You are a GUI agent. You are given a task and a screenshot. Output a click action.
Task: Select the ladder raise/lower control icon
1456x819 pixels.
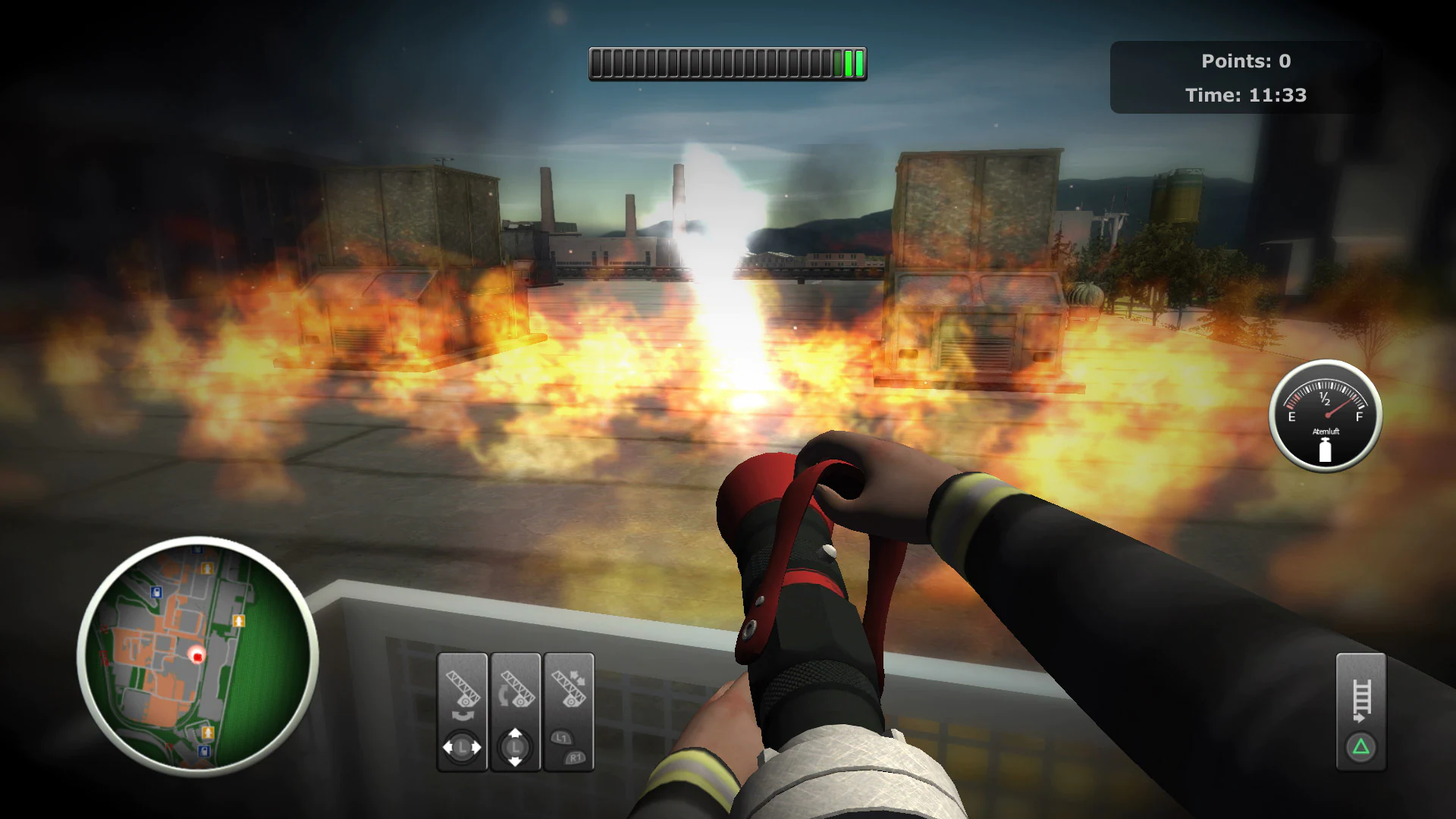[x=518, y=690]
